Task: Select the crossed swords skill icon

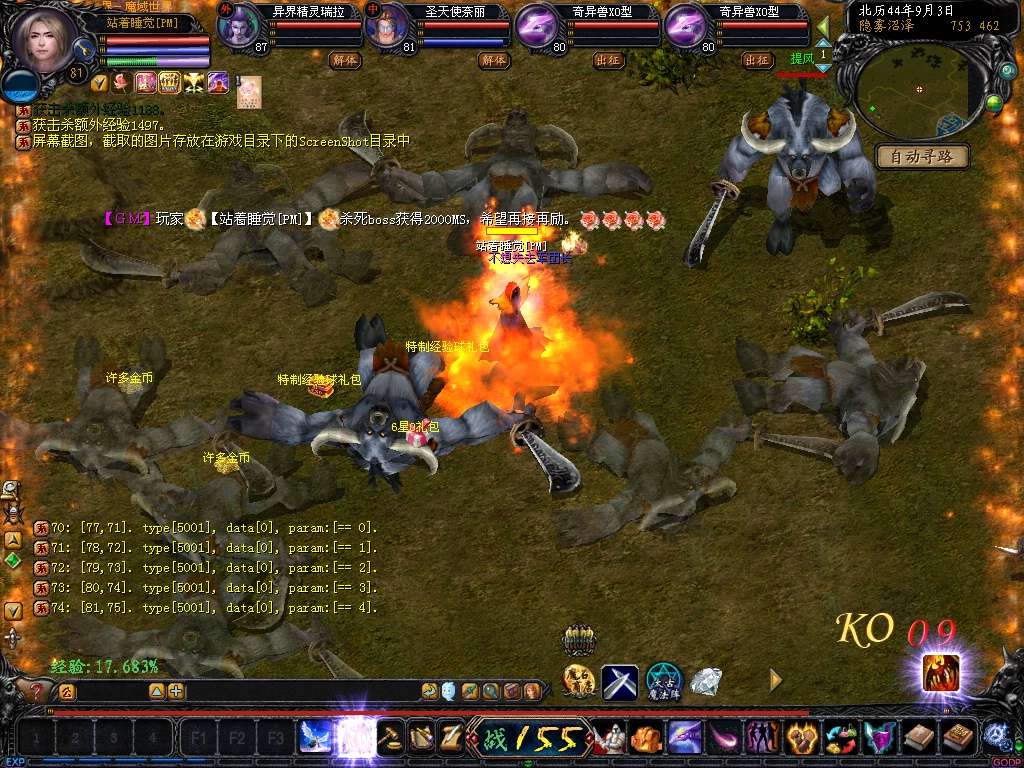Action: 620,682
